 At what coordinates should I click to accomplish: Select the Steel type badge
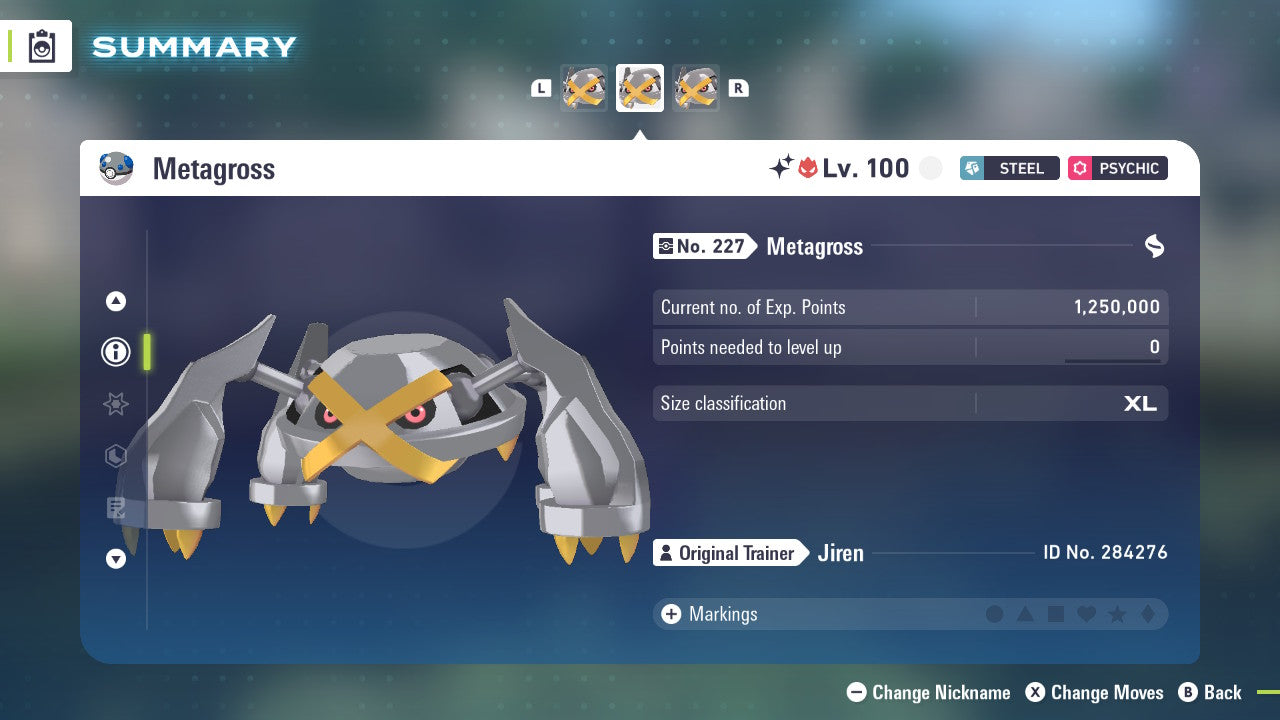tap(1009, 168)
